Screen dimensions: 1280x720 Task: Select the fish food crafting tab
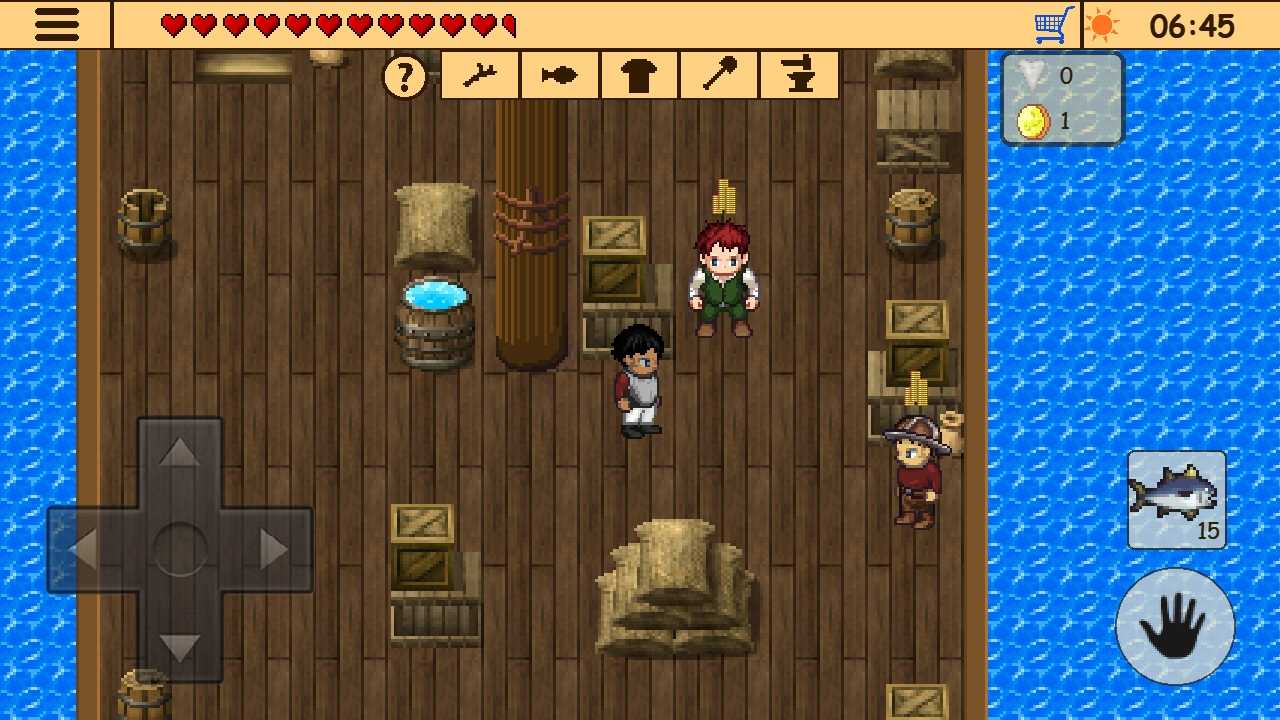coord(558,75)
